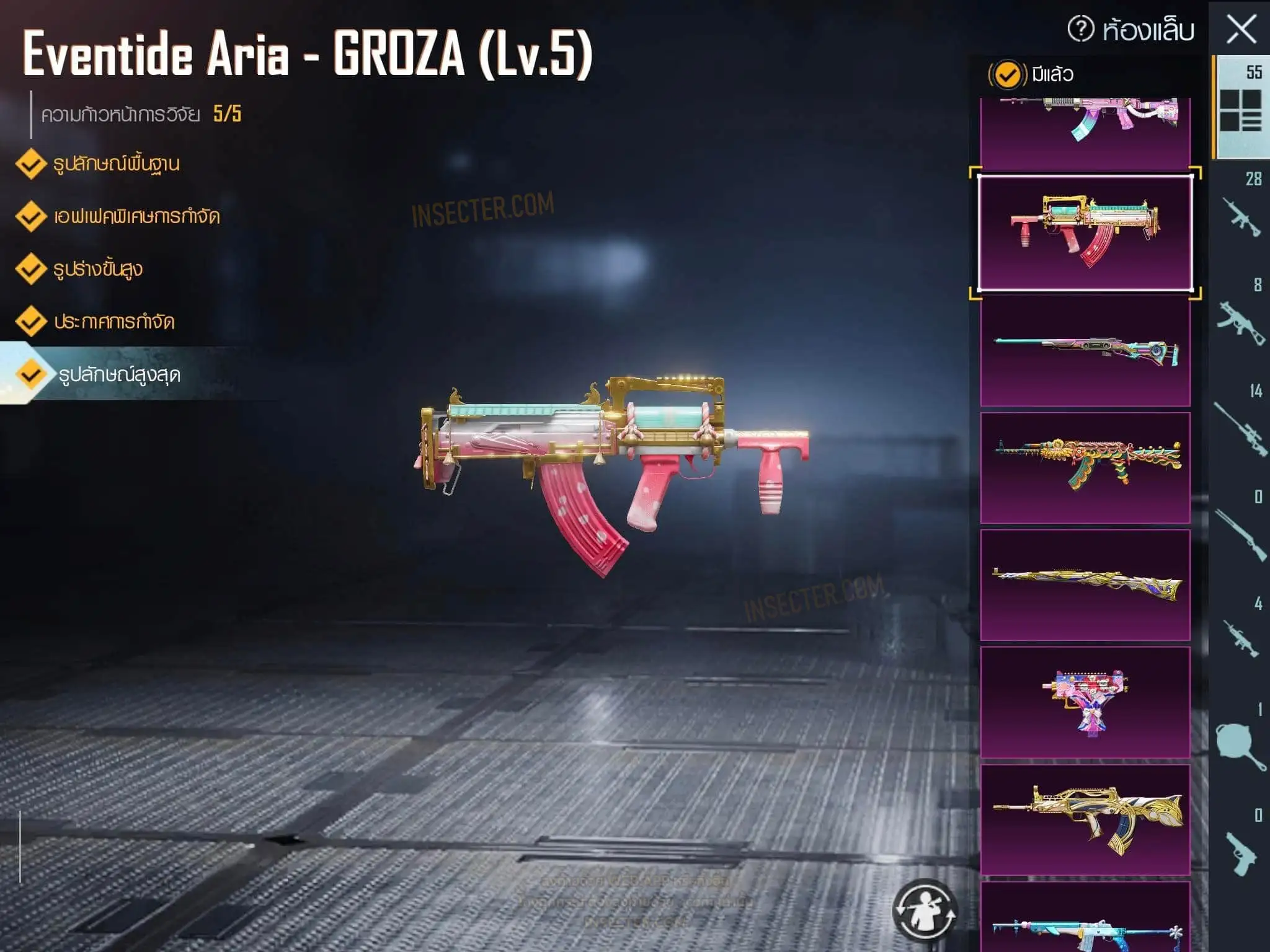Switch to the submachine gun category
1270x952 pixels.
coord(1241,319)
